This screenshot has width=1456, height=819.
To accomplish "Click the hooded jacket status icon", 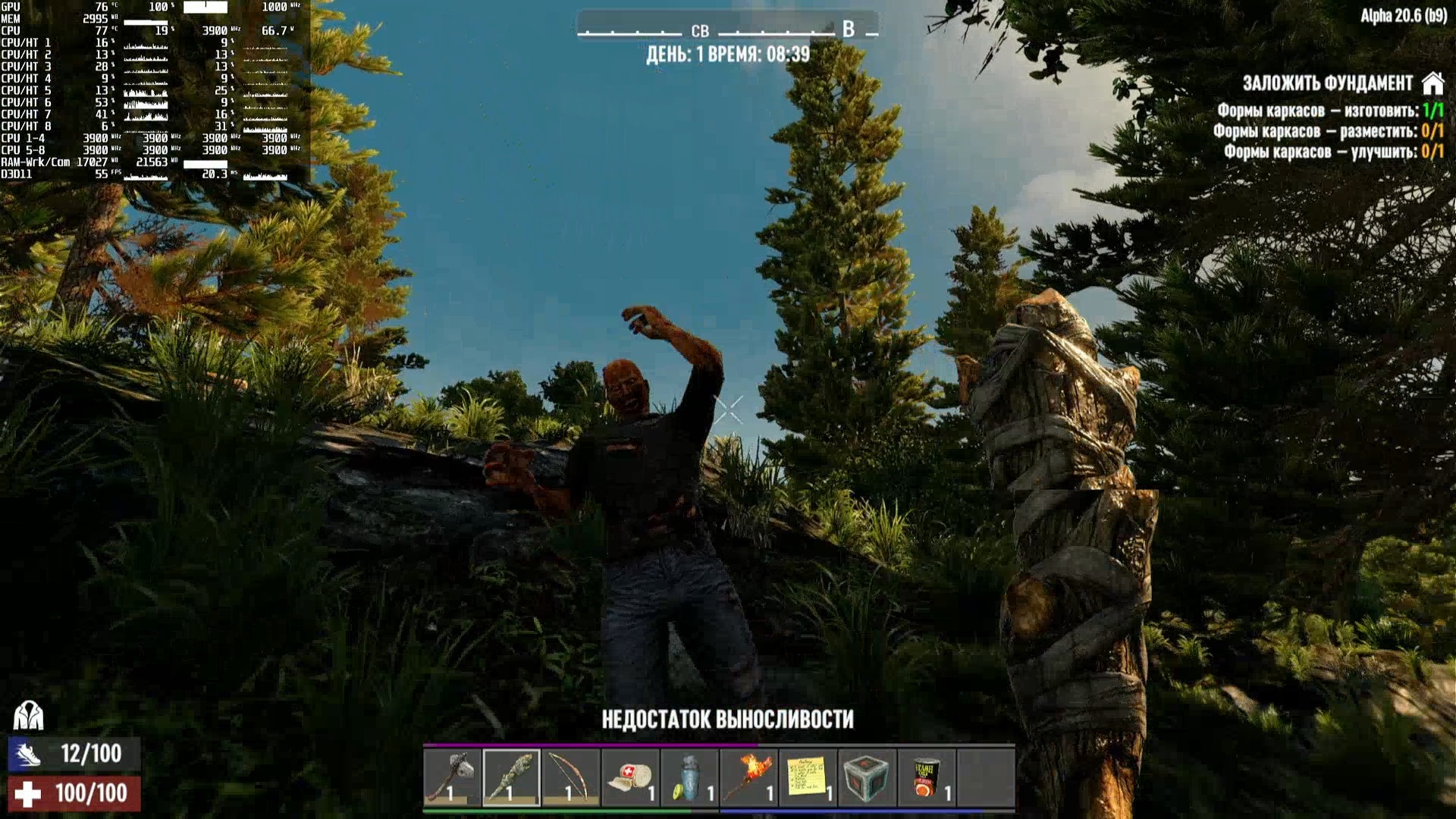I will (28, 715).
